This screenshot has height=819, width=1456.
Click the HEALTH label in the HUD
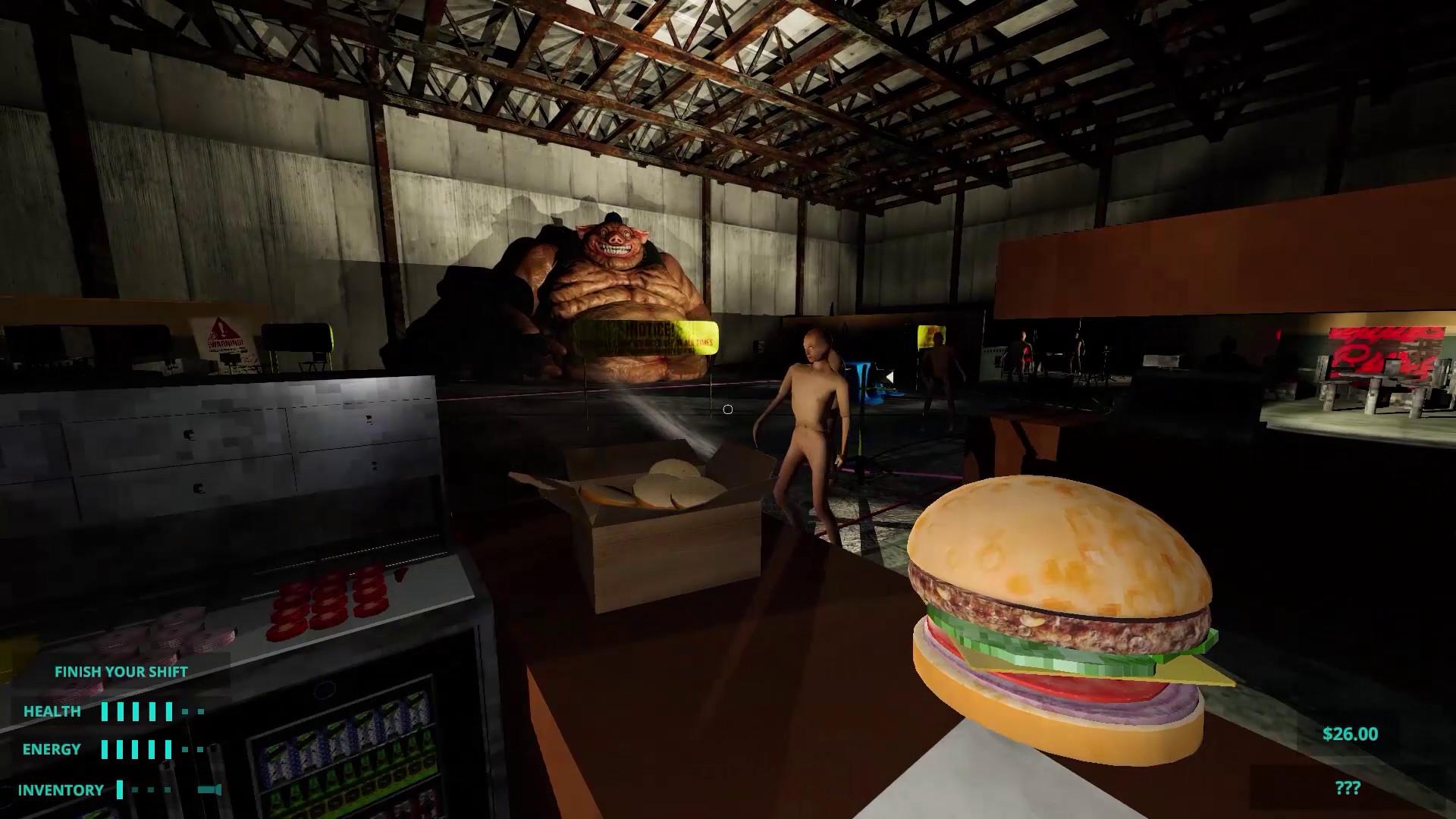pyautogui.click(x=53, y=711)
